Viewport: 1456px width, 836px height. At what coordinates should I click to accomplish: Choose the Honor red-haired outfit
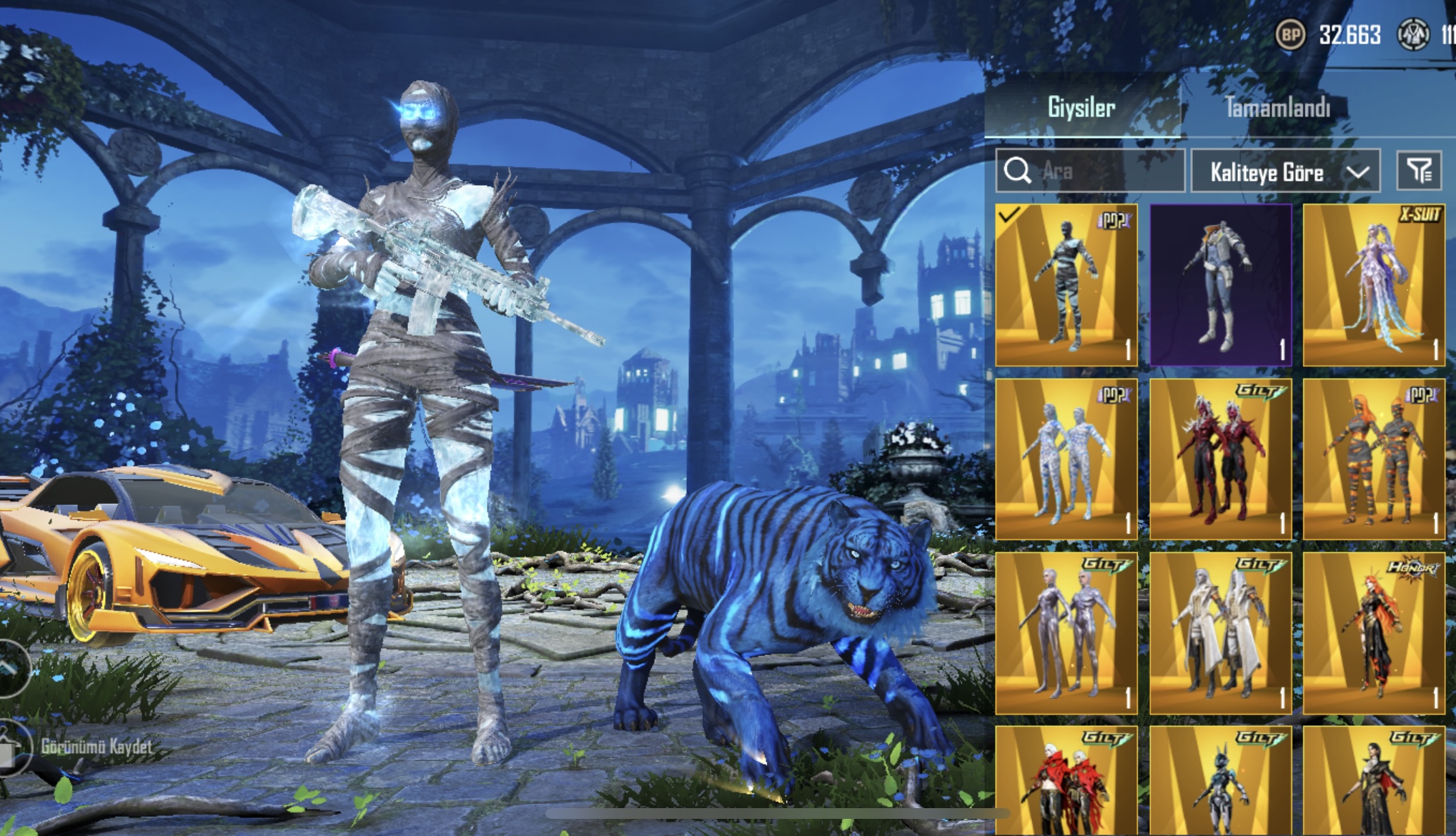pyautogui.click(x=1373, y=633)
